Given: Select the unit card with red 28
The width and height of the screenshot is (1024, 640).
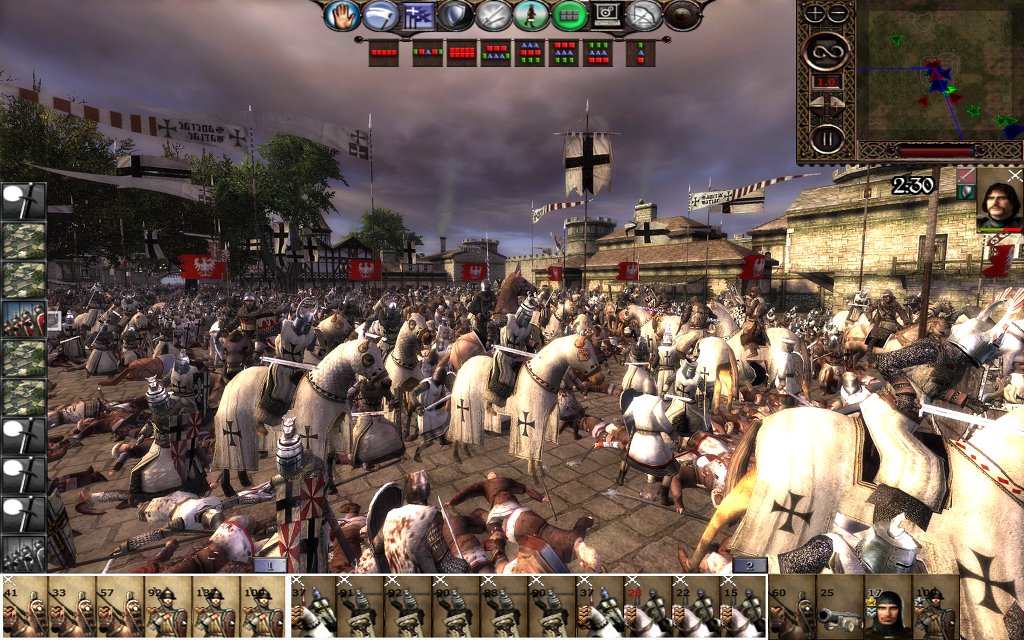Looking at the screenshot, I should point(647,606).
